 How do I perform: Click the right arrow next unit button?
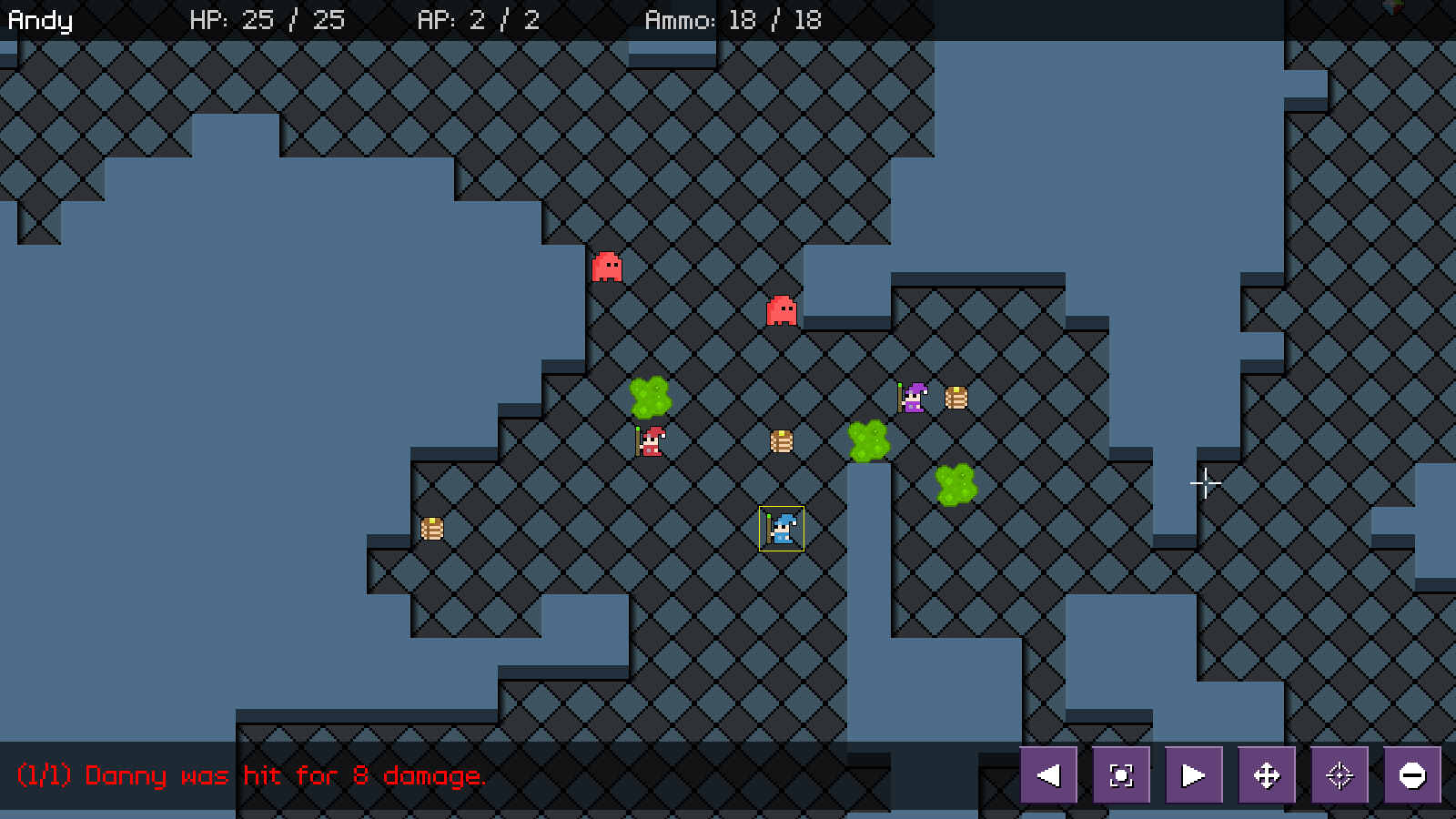[x=1194, y=775]
